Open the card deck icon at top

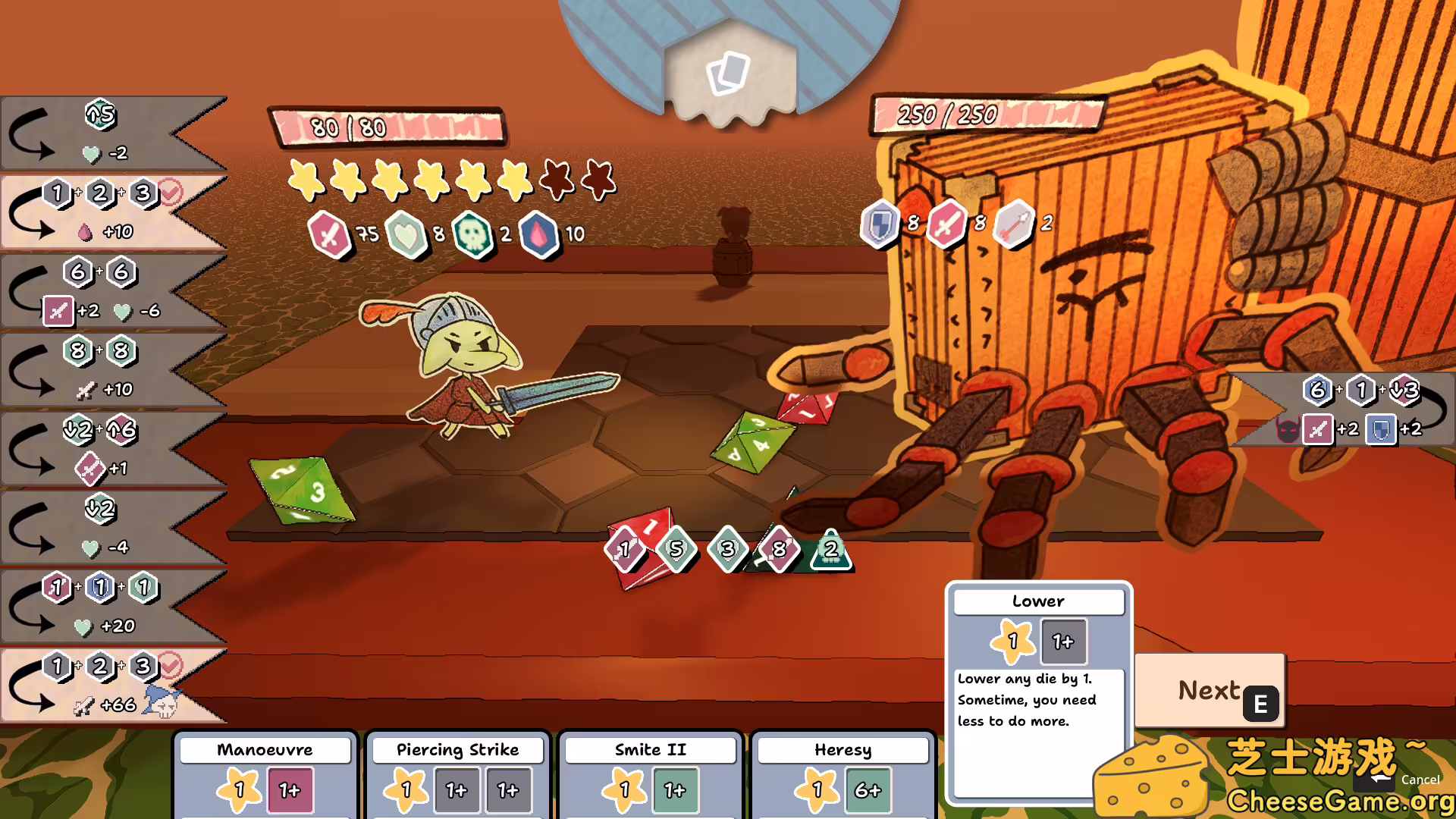(728, 74)
